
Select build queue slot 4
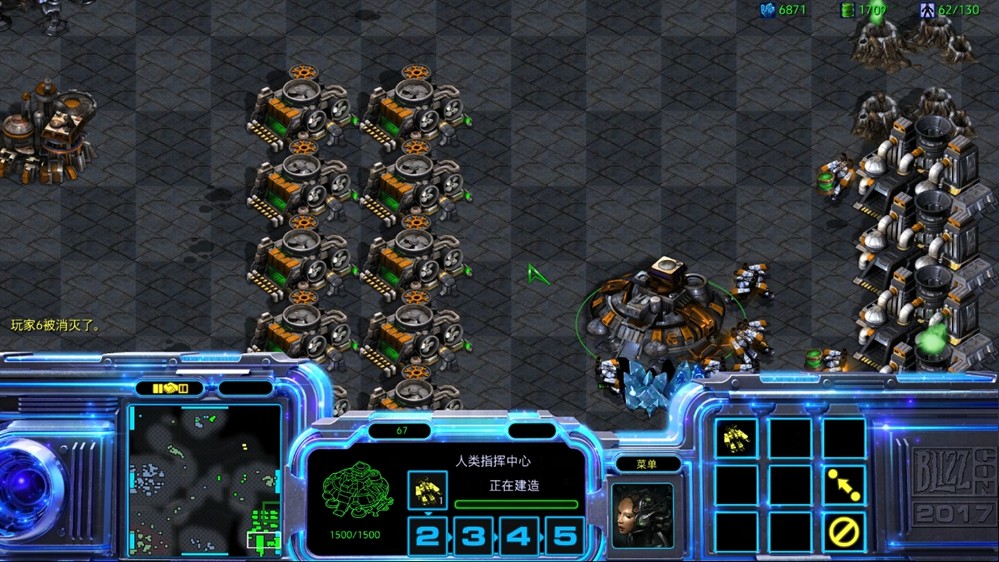click(x=518, y=536)
